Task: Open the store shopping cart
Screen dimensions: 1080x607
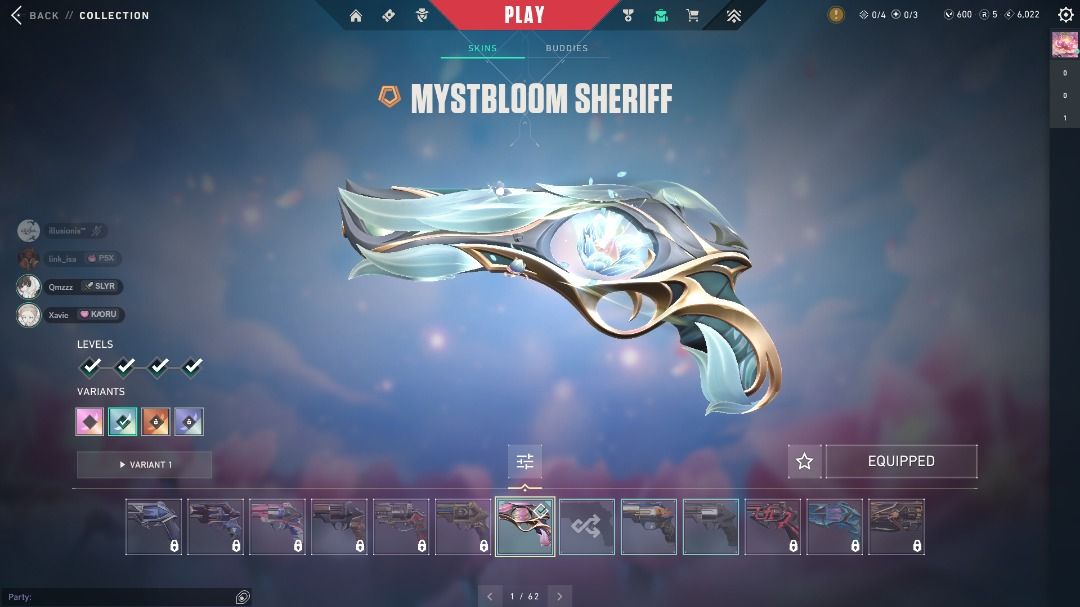Action: (x=692, y=16)
